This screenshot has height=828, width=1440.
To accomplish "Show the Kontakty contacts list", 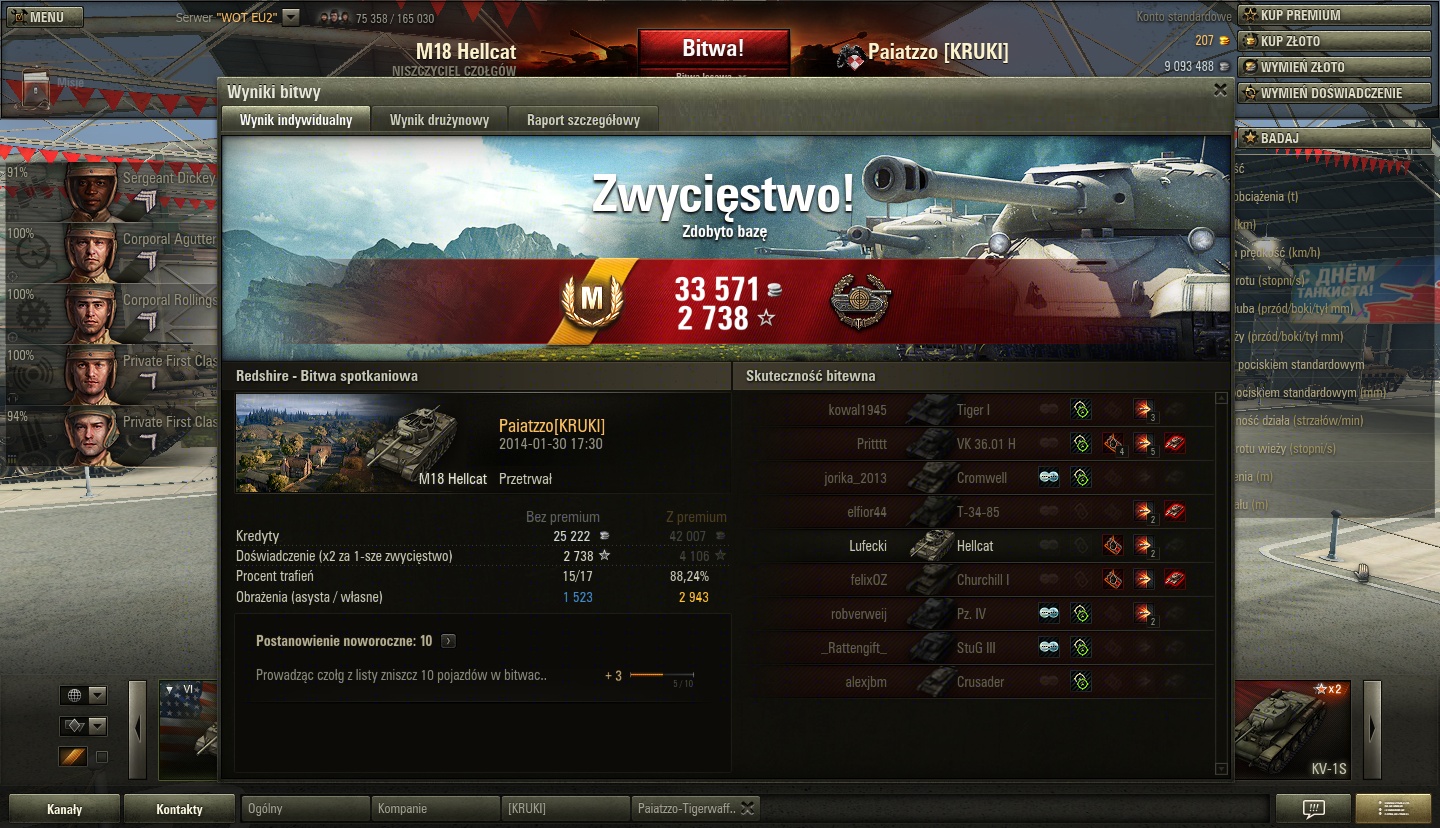I will tap(179, 809).
